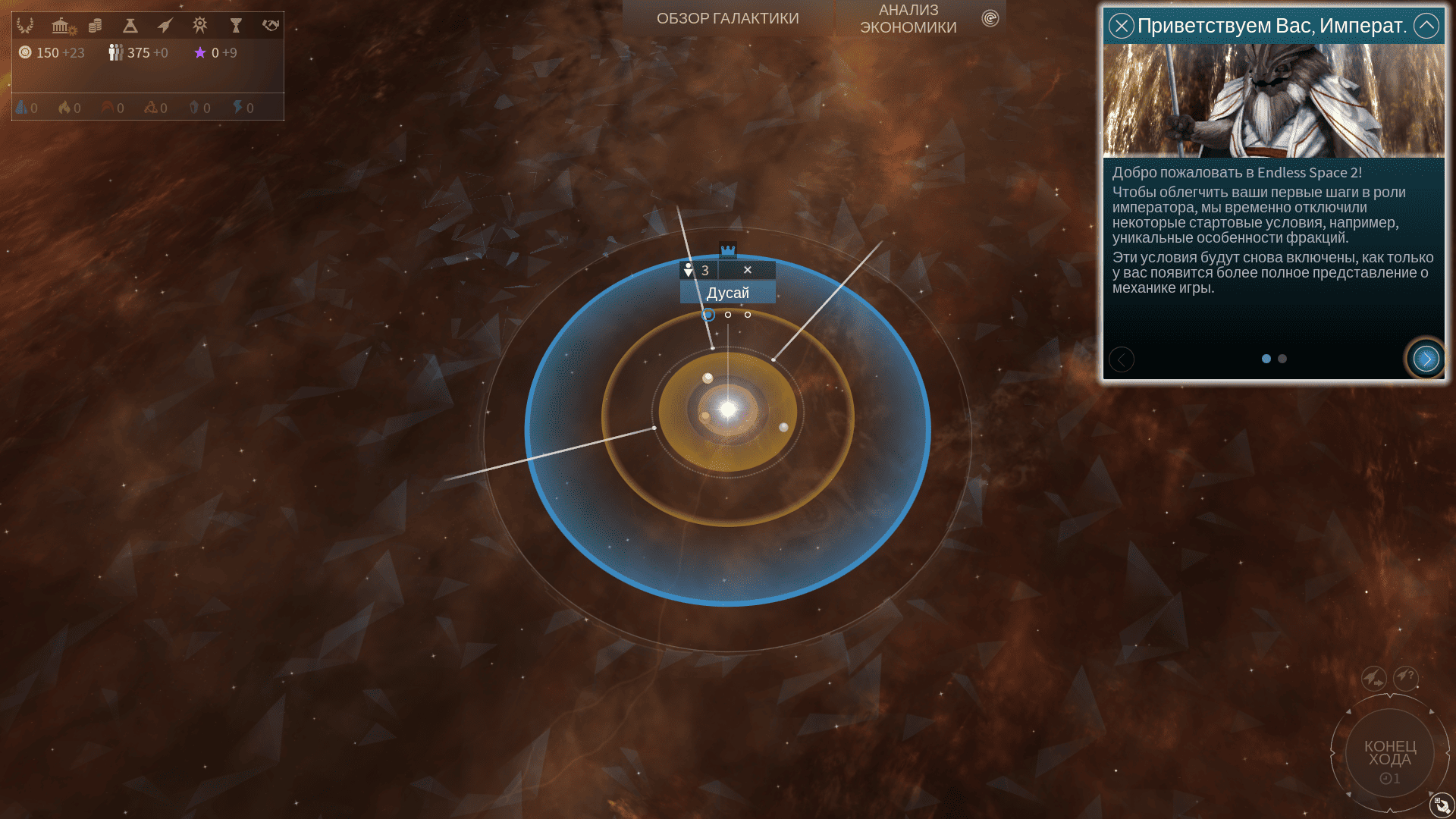The image size is (1456, 819).
Task: Open the rocket military screen
Action: click(x=165, y=26)
